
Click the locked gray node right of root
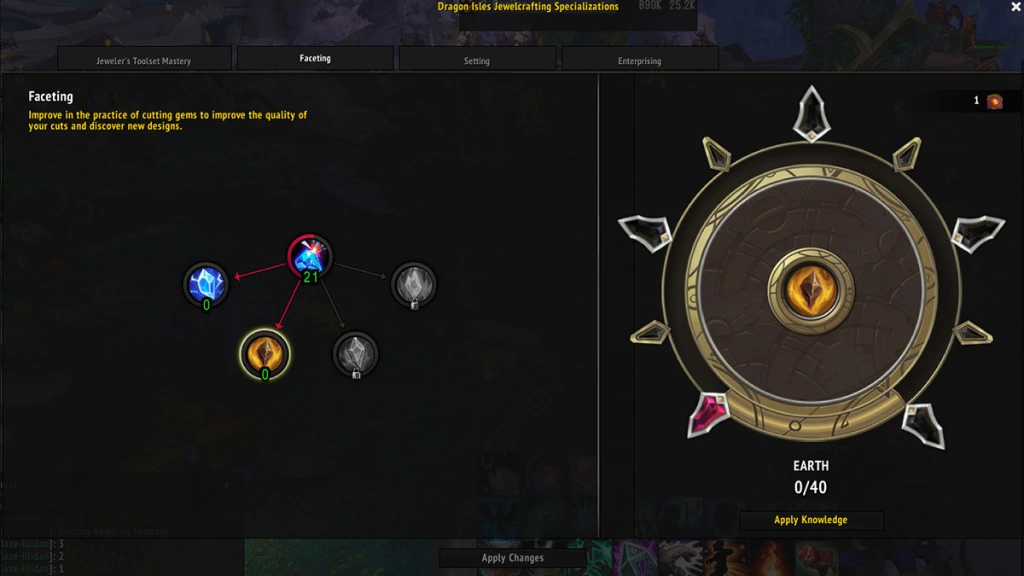click(x=413, y=284)
